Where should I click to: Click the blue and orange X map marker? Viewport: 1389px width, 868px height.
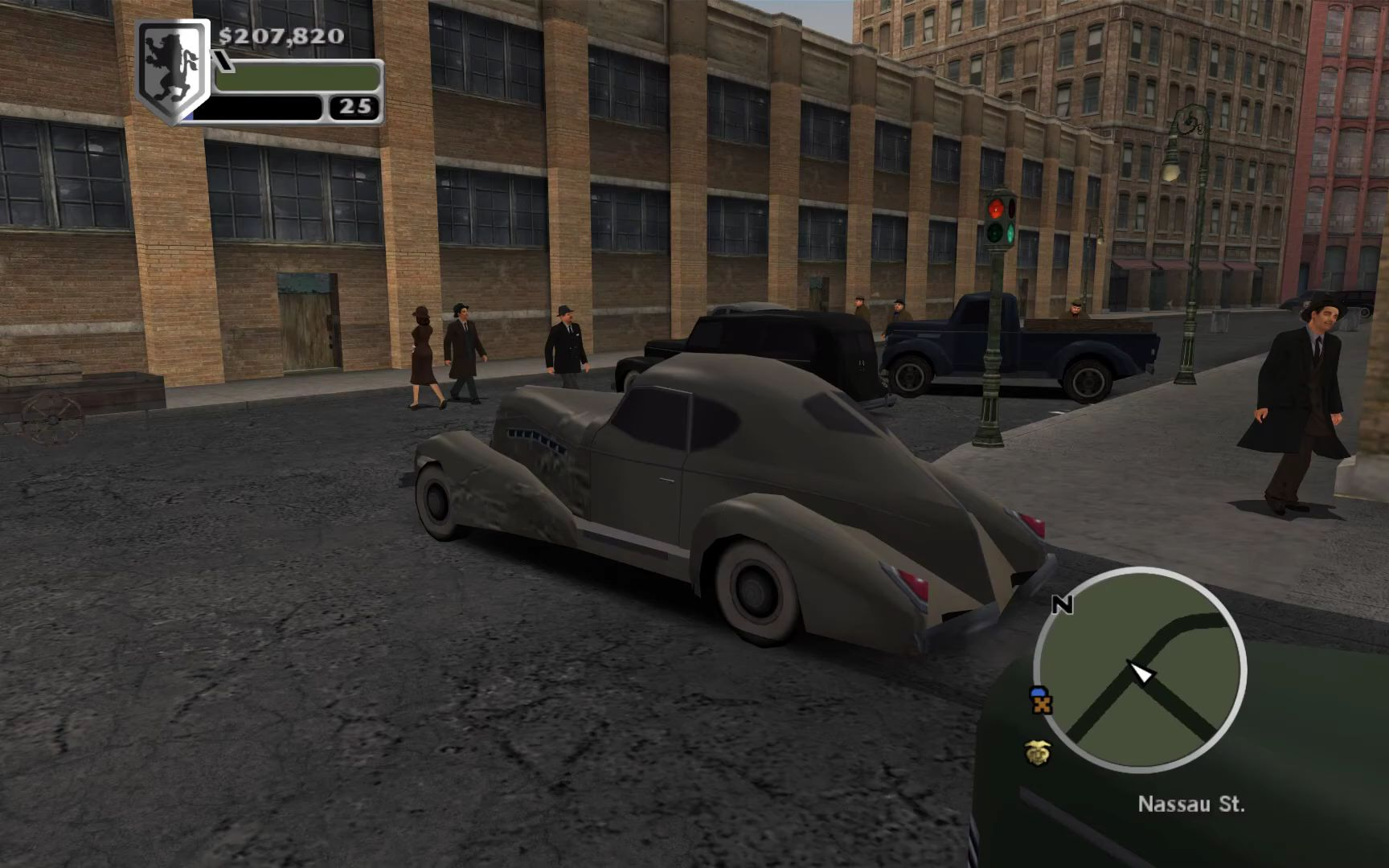pos(1041,701)
